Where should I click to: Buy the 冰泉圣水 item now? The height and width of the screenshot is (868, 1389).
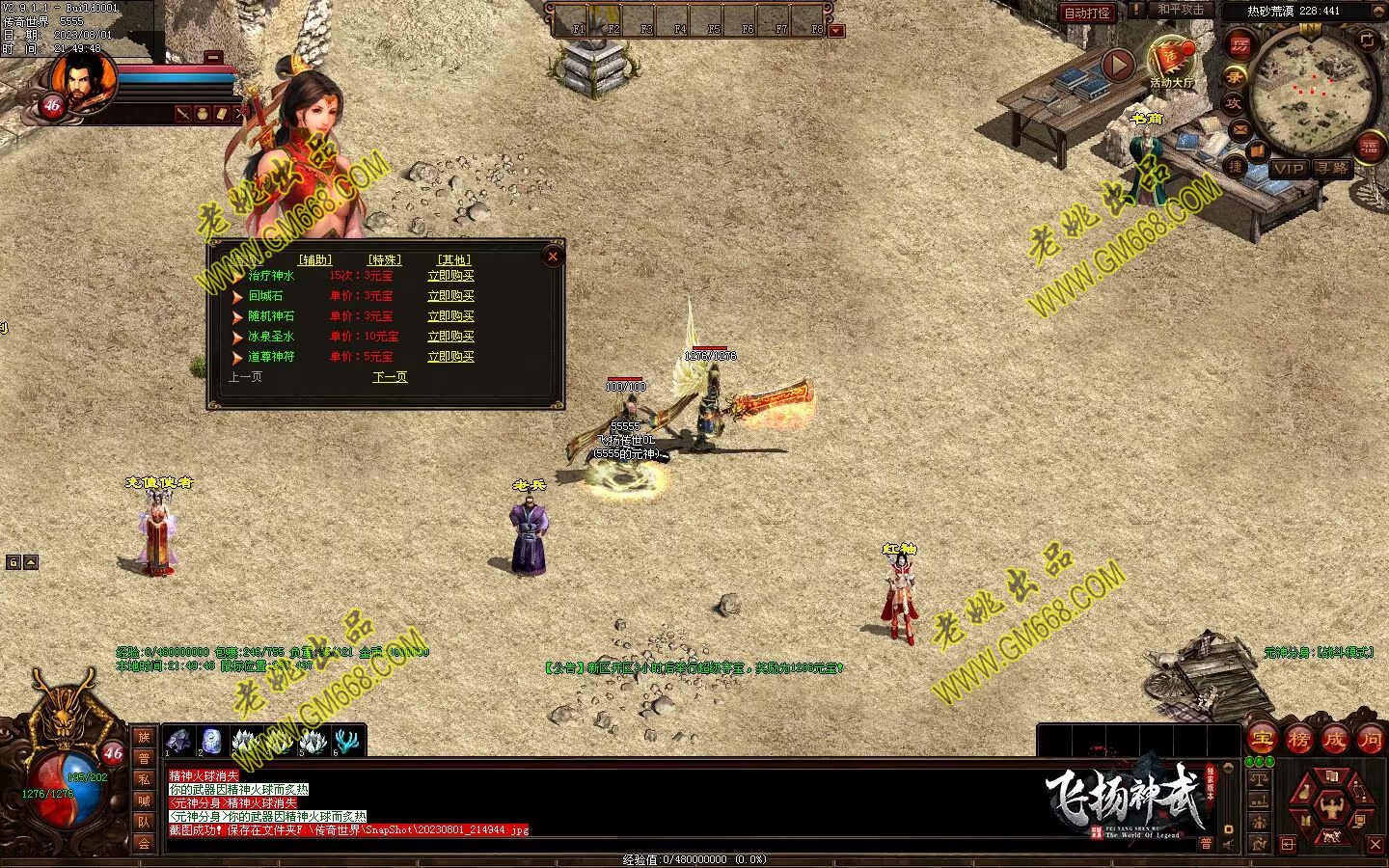[x=450, y=337]
